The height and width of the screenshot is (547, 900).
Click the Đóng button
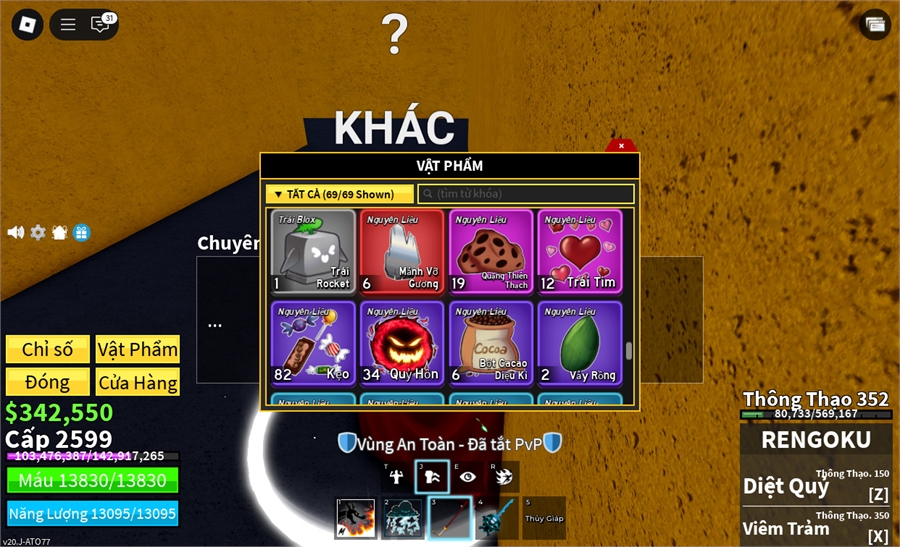[x=48, y=382]
